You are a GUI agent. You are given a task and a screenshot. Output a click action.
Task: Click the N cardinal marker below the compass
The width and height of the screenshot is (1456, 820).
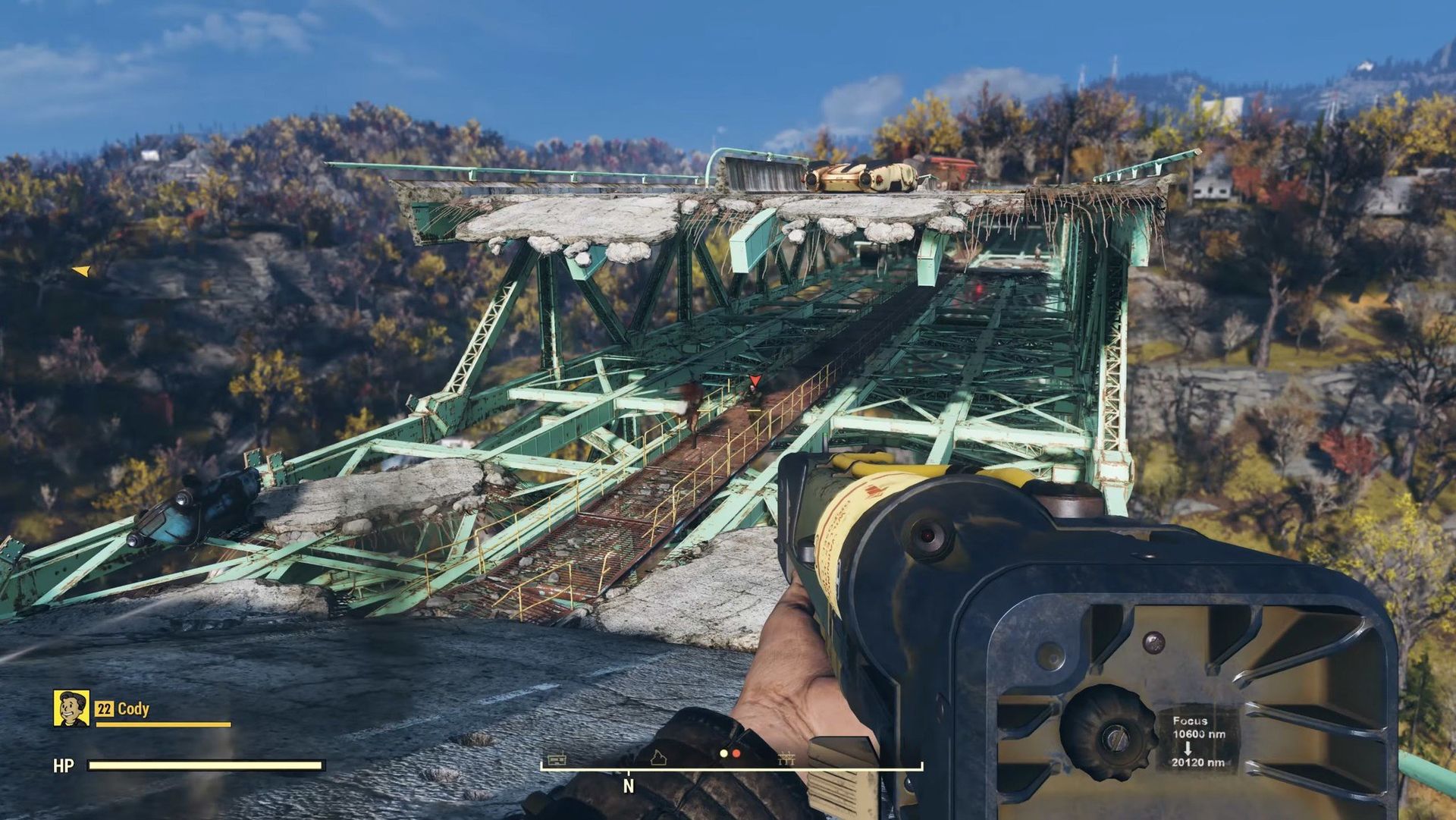(x=628, y=786)
